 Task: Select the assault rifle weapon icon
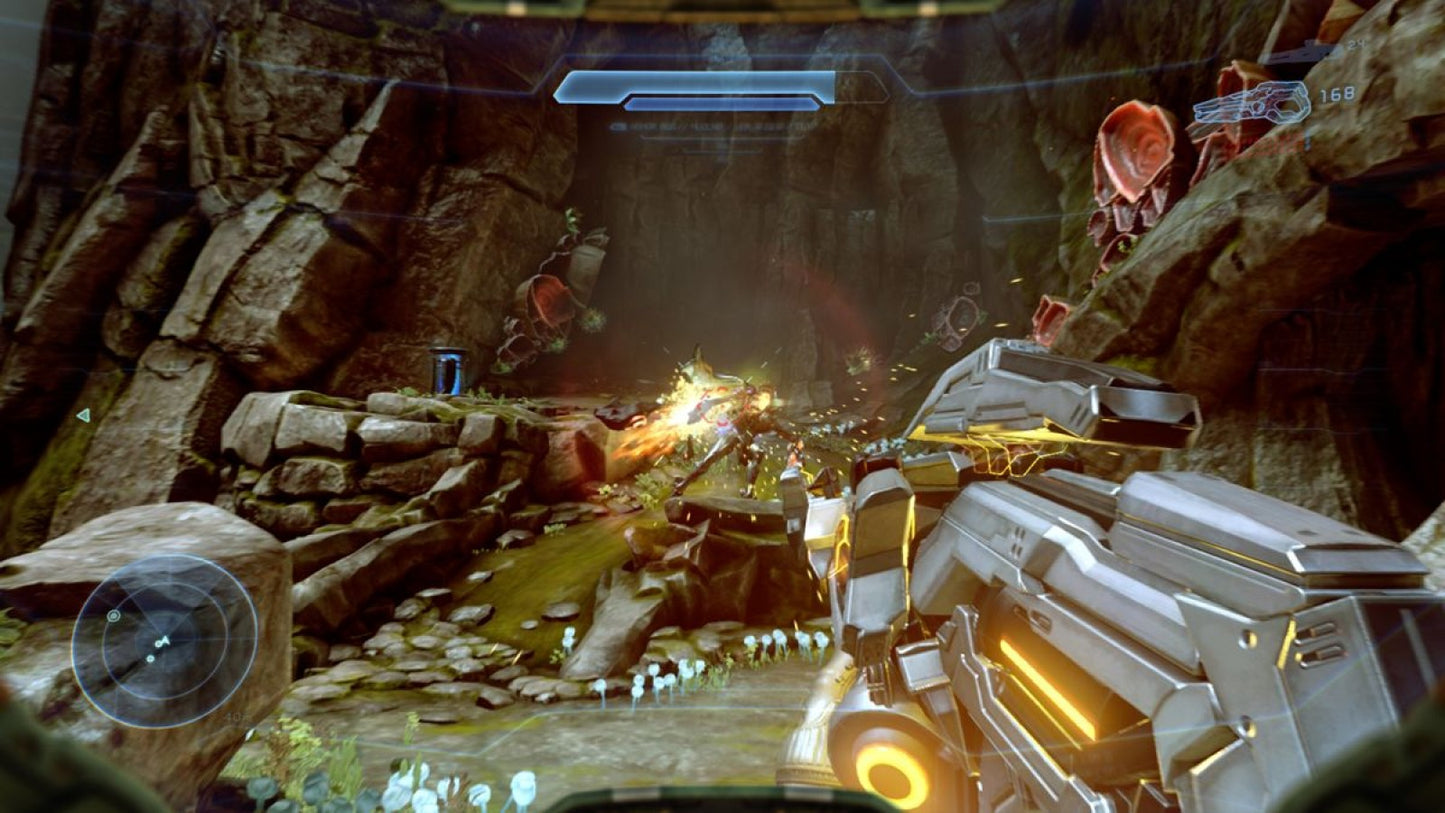point(1254,103)
